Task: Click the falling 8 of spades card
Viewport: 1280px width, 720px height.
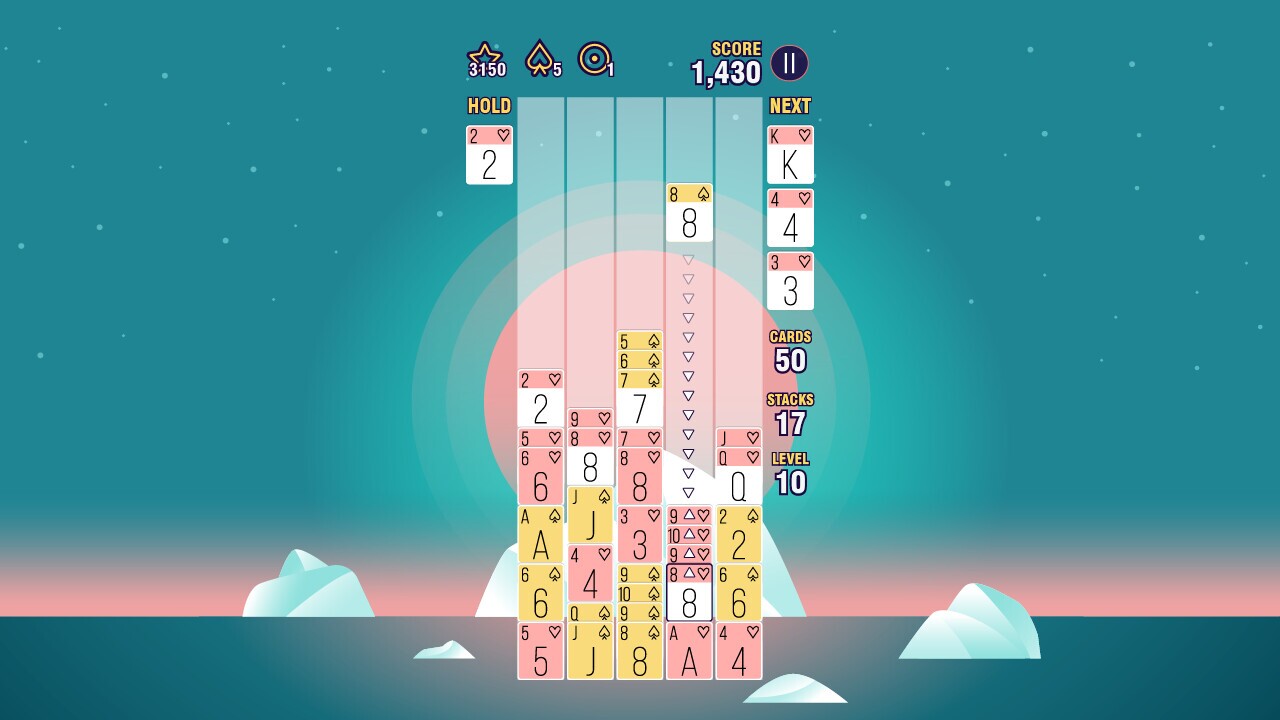Action: (689, 213)
